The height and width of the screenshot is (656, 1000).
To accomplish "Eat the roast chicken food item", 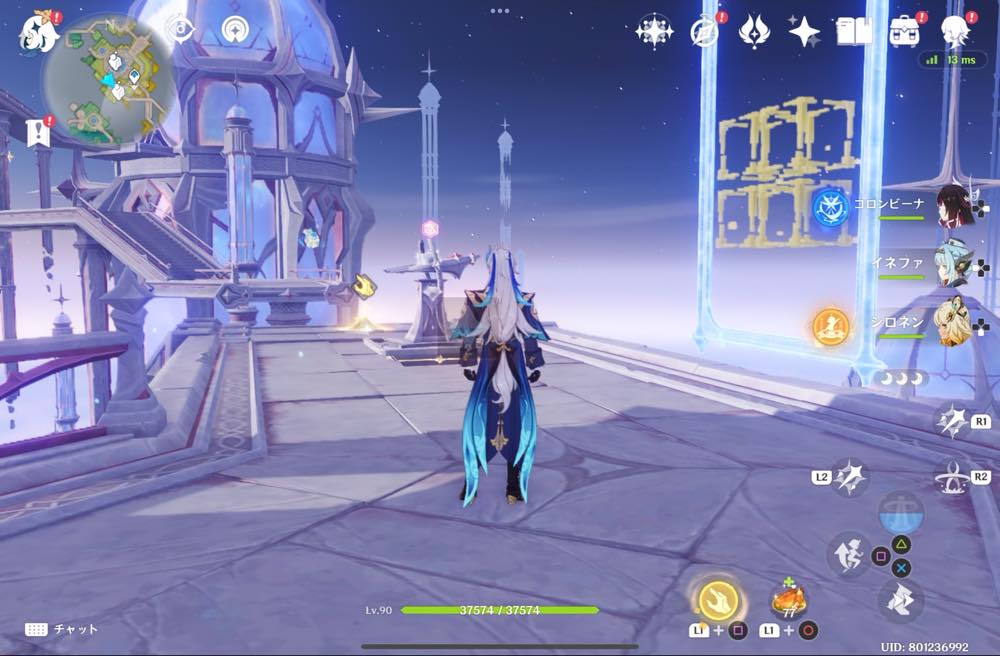I will [x=789, y=600].
